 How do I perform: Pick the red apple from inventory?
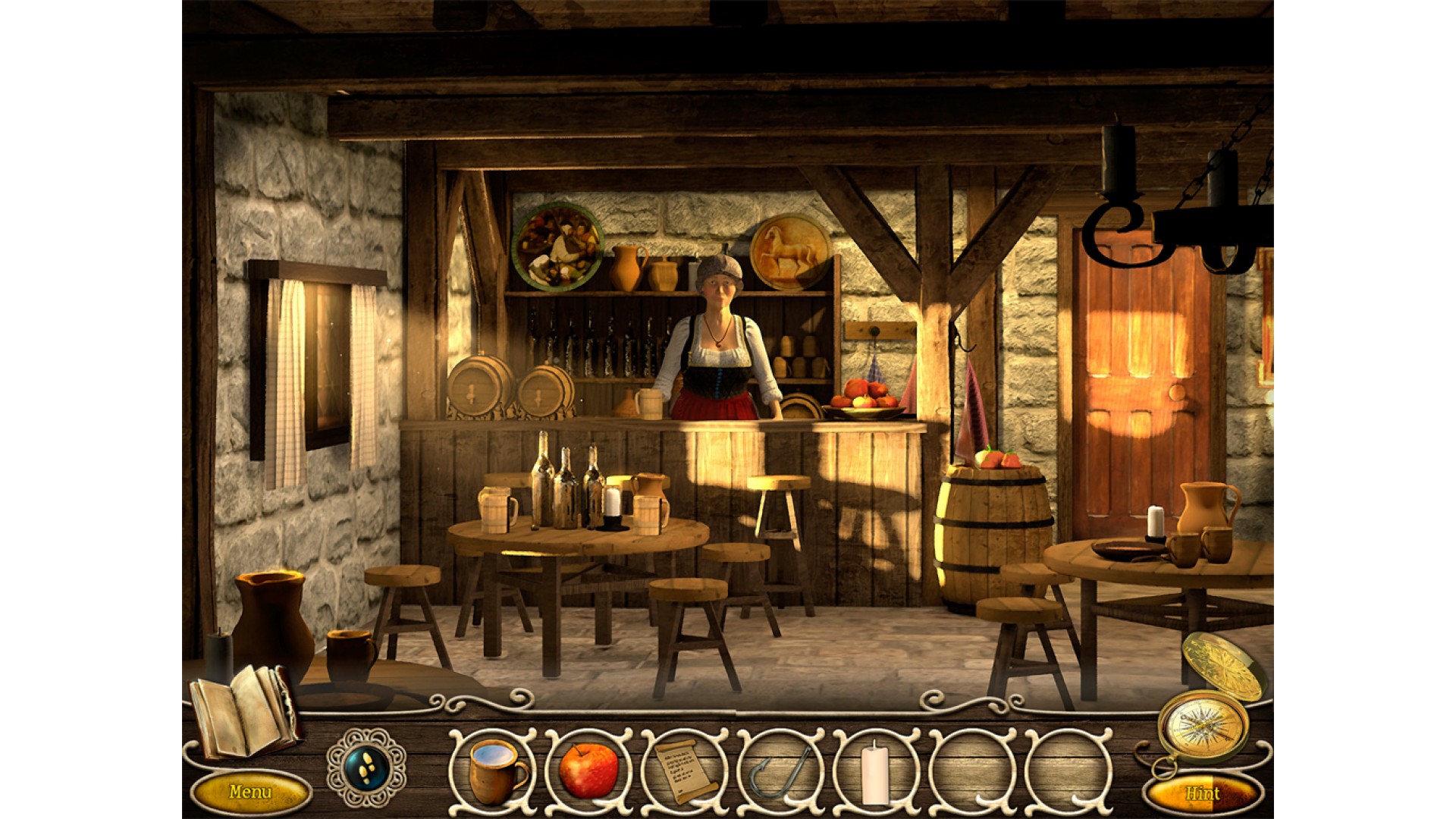588,770
